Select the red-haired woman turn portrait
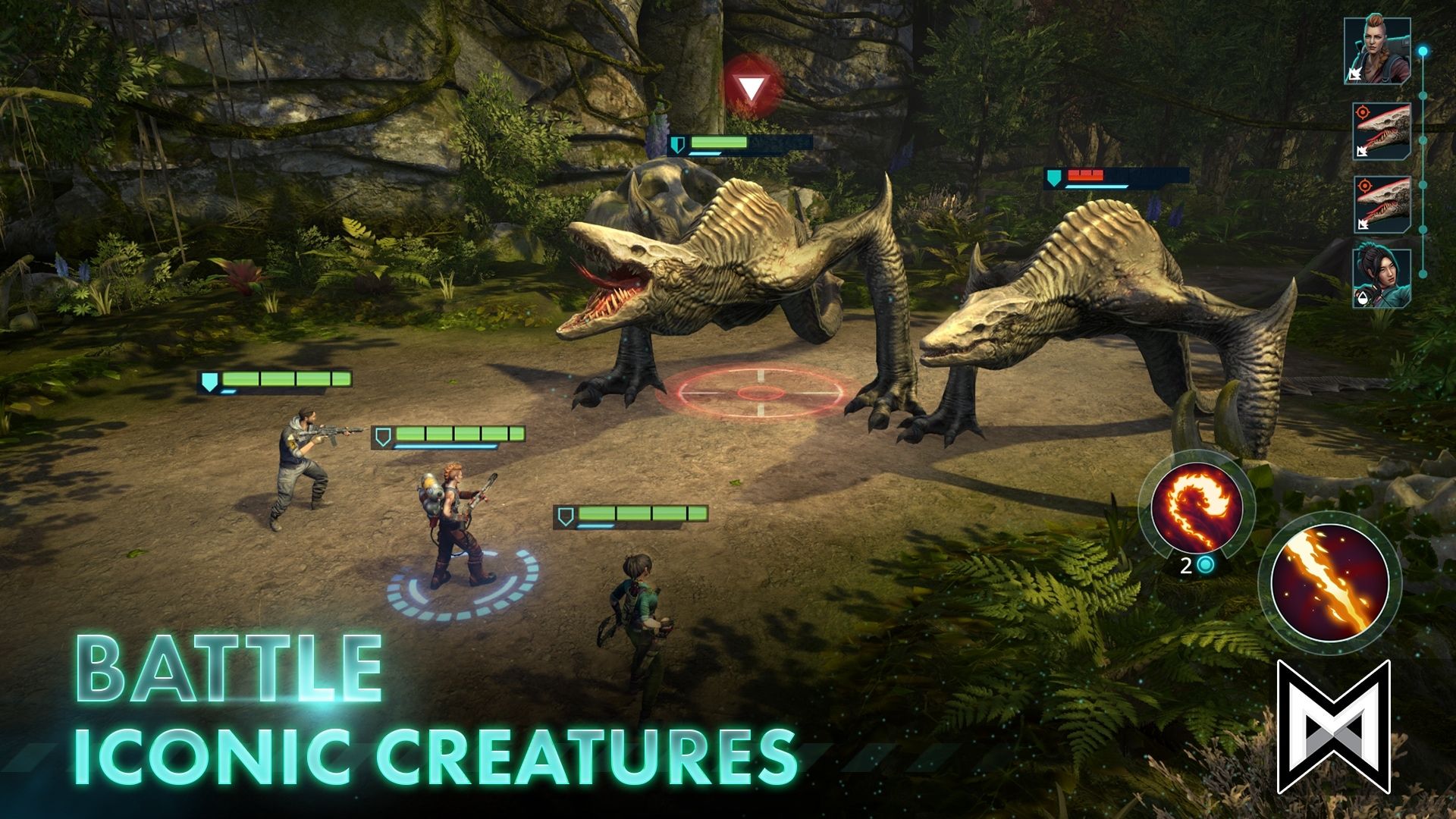 pos(1377,51)
